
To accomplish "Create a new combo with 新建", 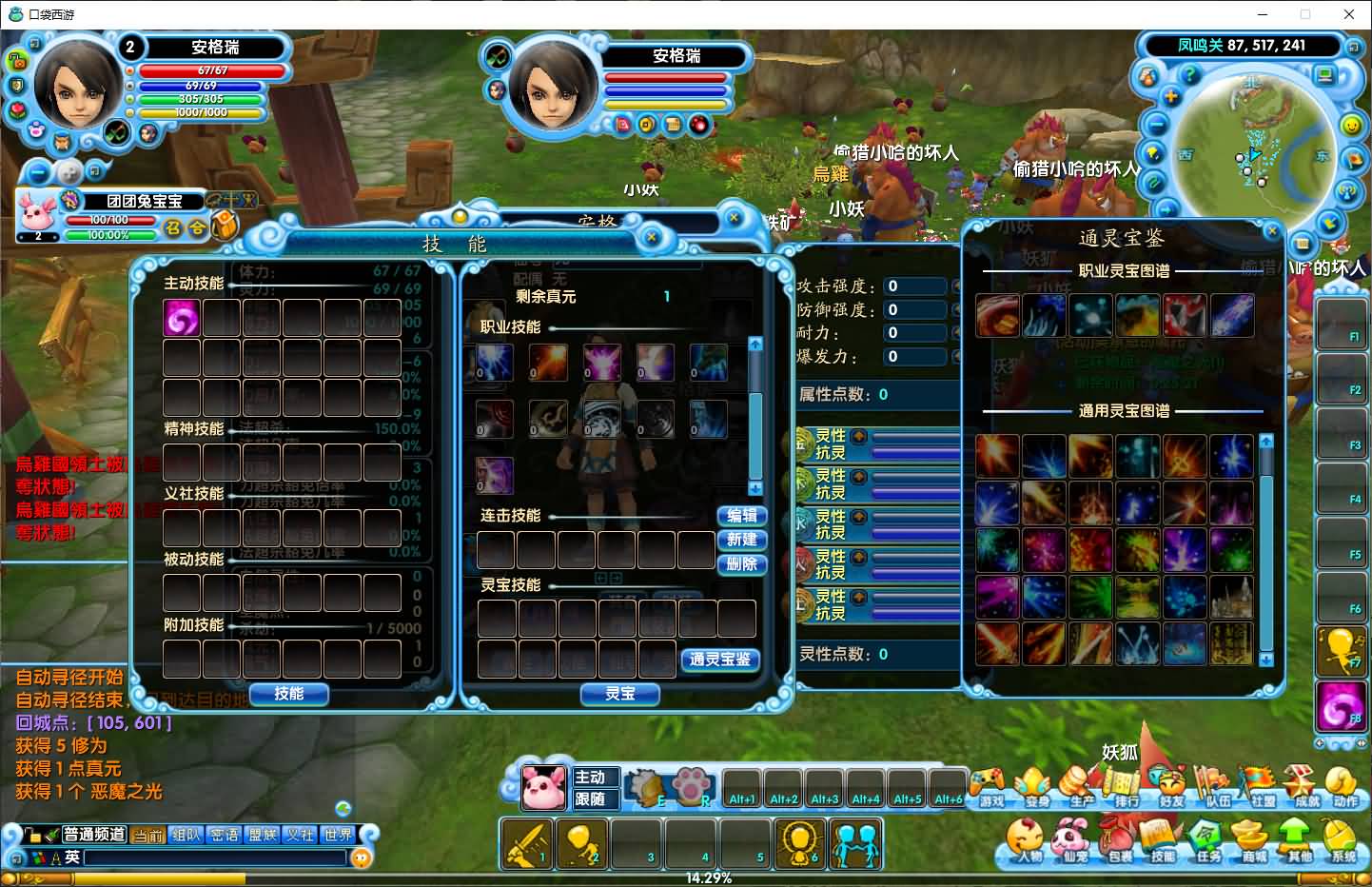I will tap(741, 540).
